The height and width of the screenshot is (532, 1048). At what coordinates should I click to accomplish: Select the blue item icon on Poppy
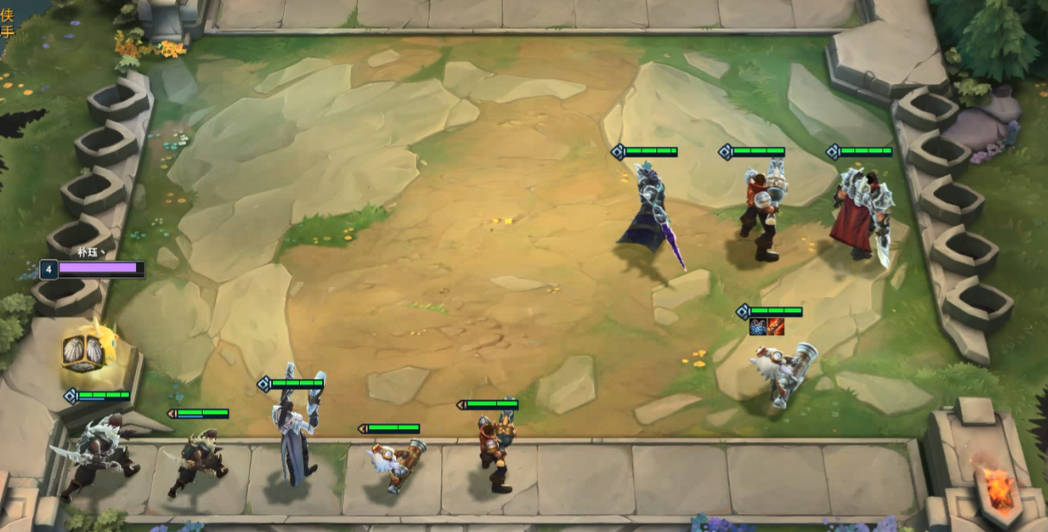tap(759, 327)
